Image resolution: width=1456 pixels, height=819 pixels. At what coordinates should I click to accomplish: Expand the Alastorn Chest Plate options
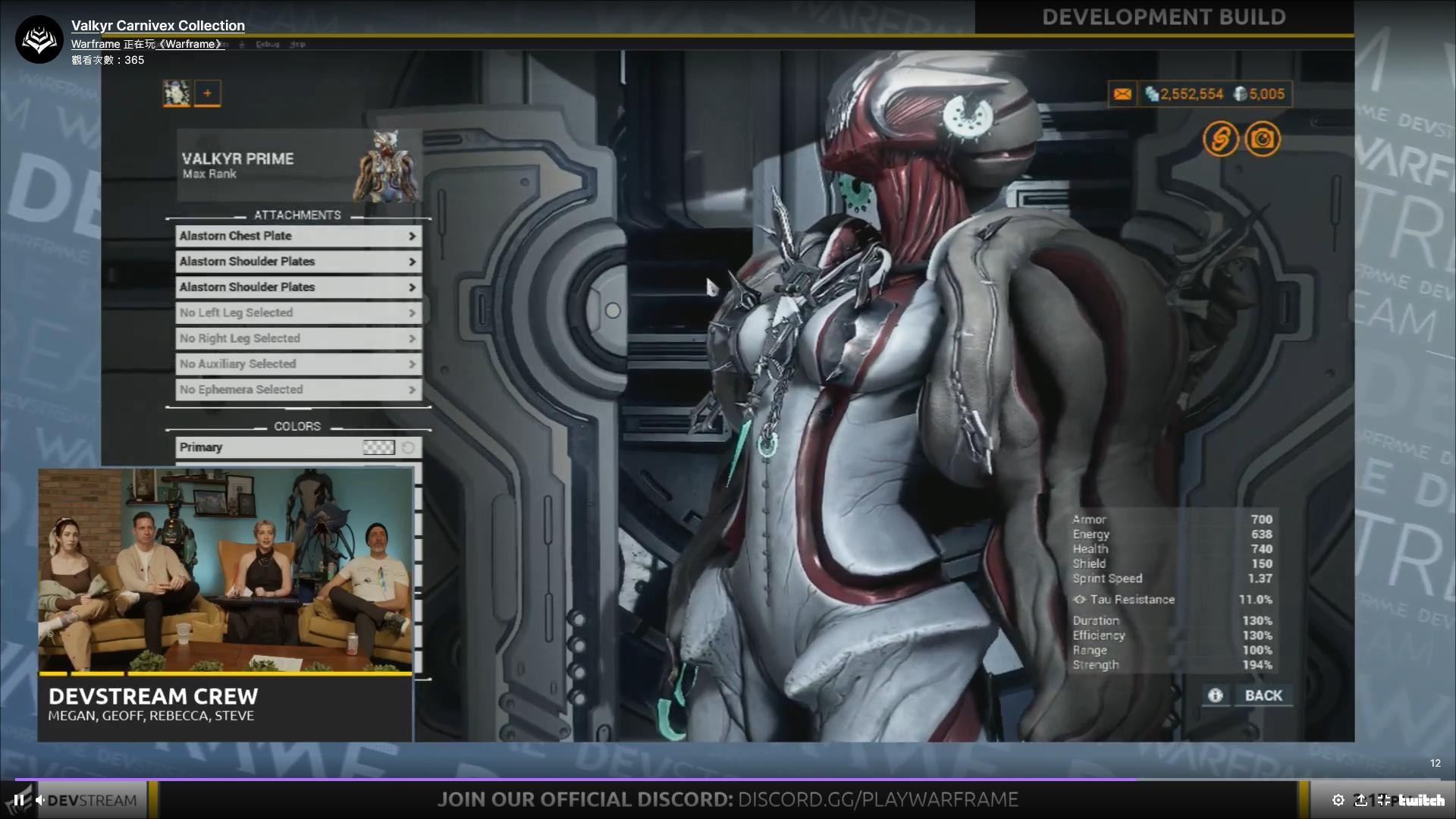tap(297, 236)
